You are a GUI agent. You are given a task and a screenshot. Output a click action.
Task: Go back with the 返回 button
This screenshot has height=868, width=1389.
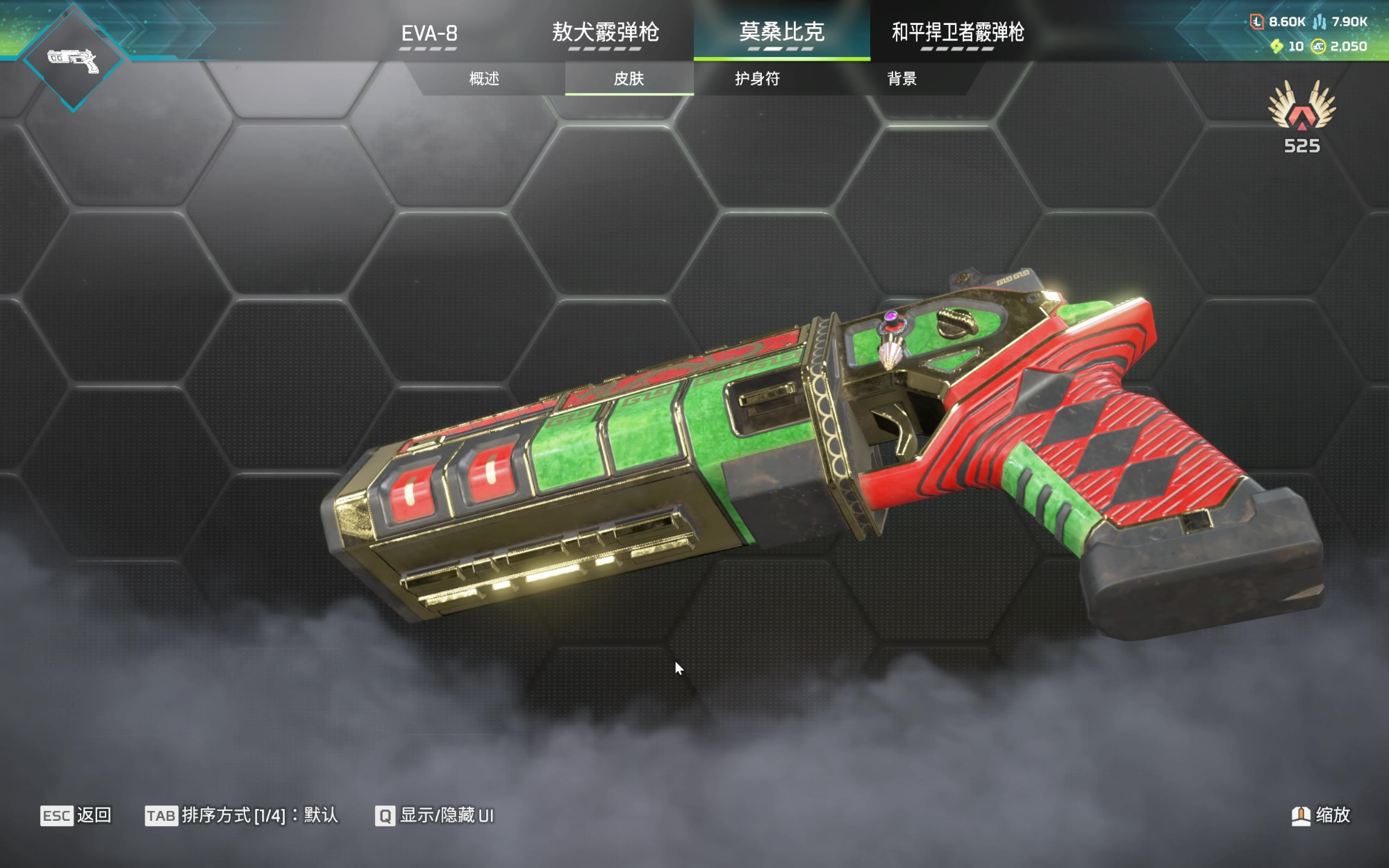coord(76,815)
